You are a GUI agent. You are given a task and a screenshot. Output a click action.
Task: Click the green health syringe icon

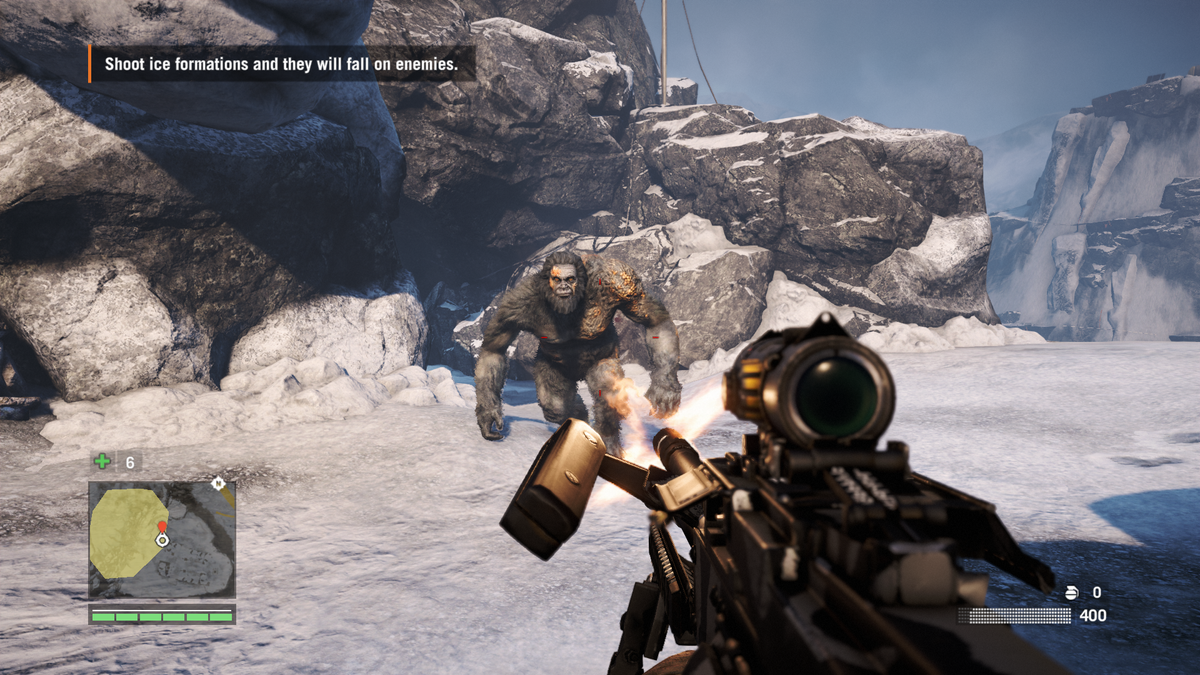102,461
